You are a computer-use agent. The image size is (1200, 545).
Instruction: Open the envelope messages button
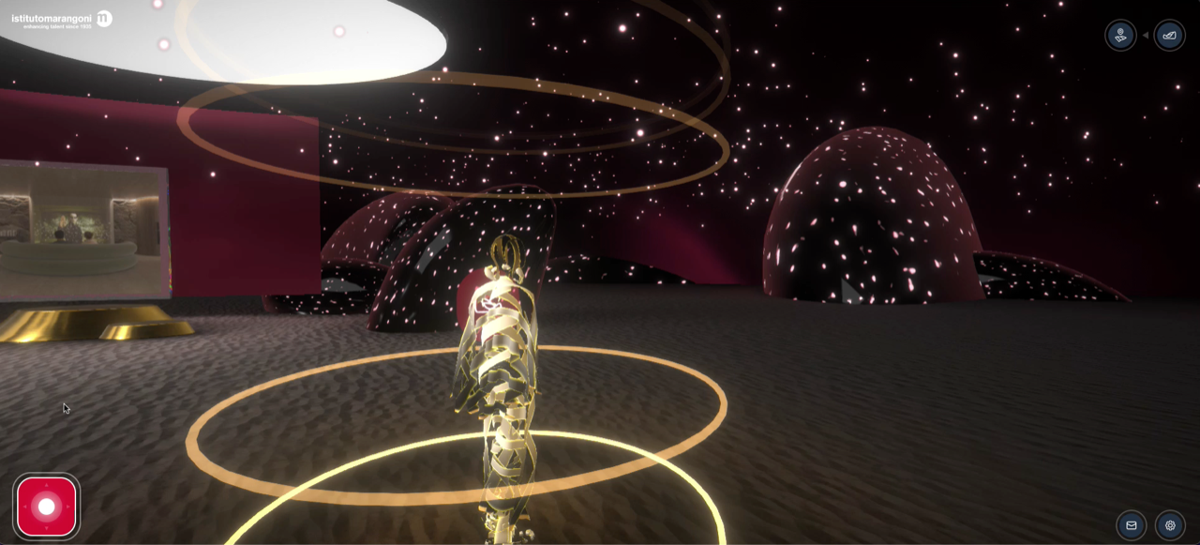coord(1131,525)
